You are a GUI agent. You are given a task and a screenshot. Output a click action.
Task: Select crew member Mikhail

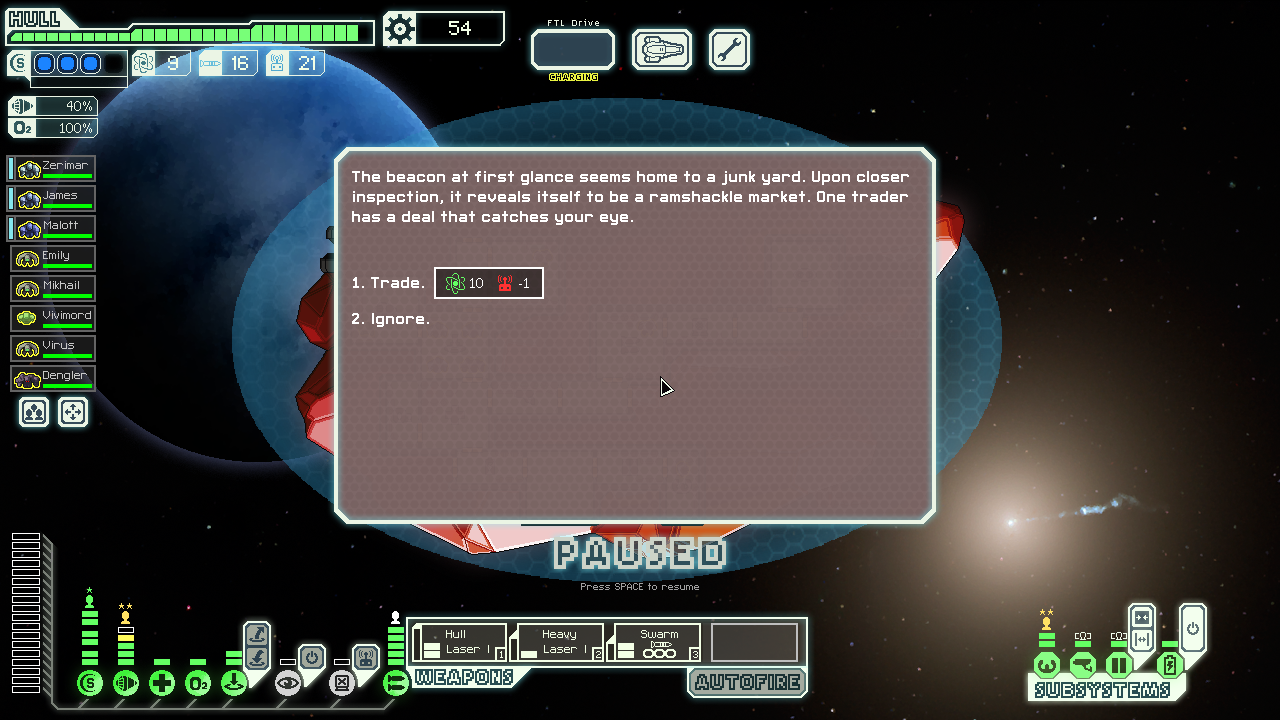[x=54, y=289]
